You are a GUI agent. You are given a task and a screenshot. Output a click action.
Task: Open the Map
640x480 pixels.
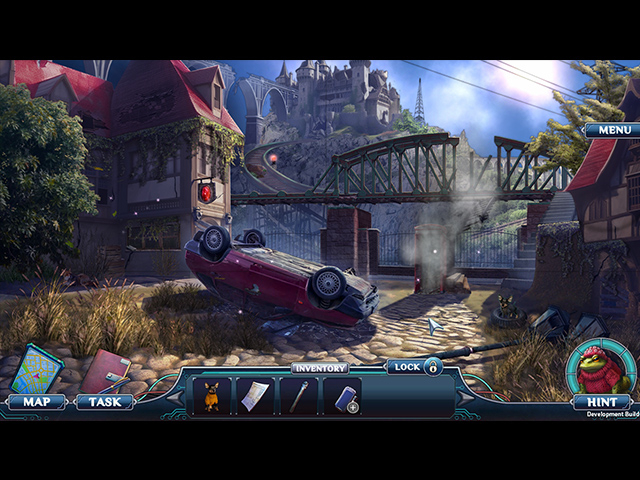(35, 402)
